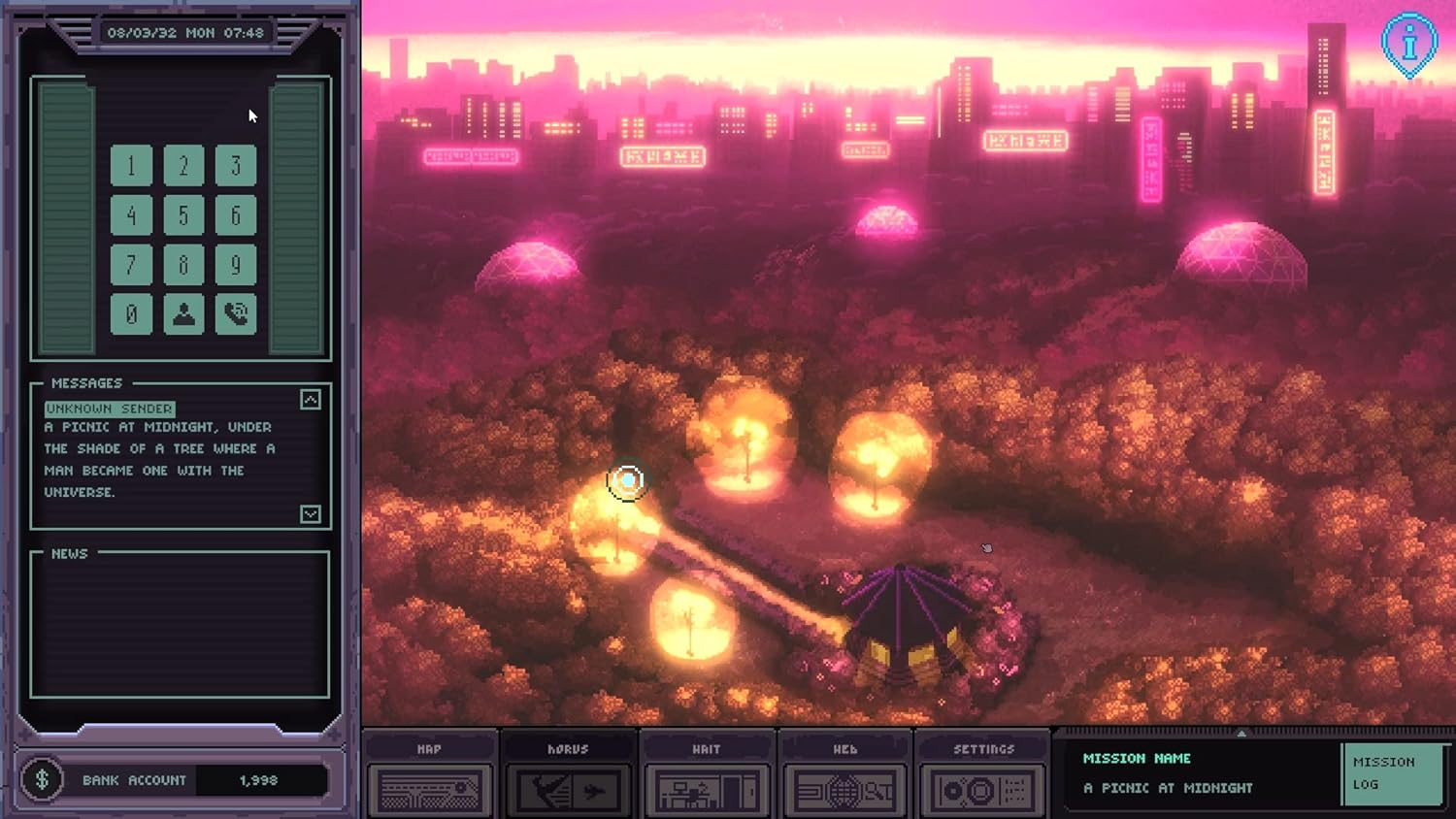Show the previous message with up arrow
The width and height of the screenshot is (1456, 819).
pyautogui.click(x=311, y=400)
